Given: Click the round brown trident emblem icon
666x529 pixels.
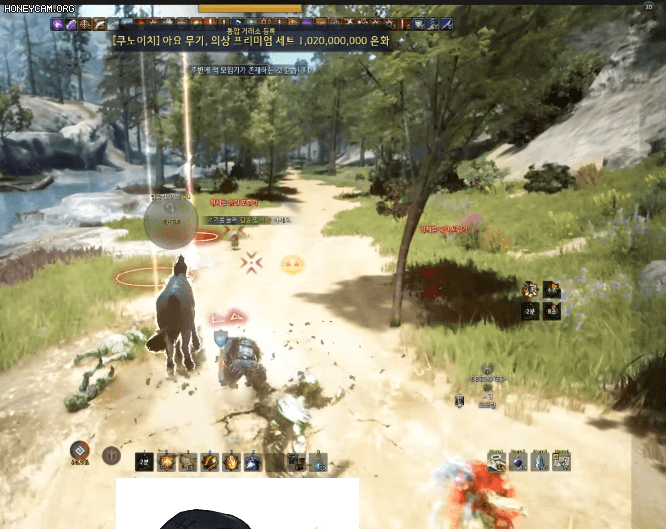Looking at the screenshot, I should pos(111,455).
